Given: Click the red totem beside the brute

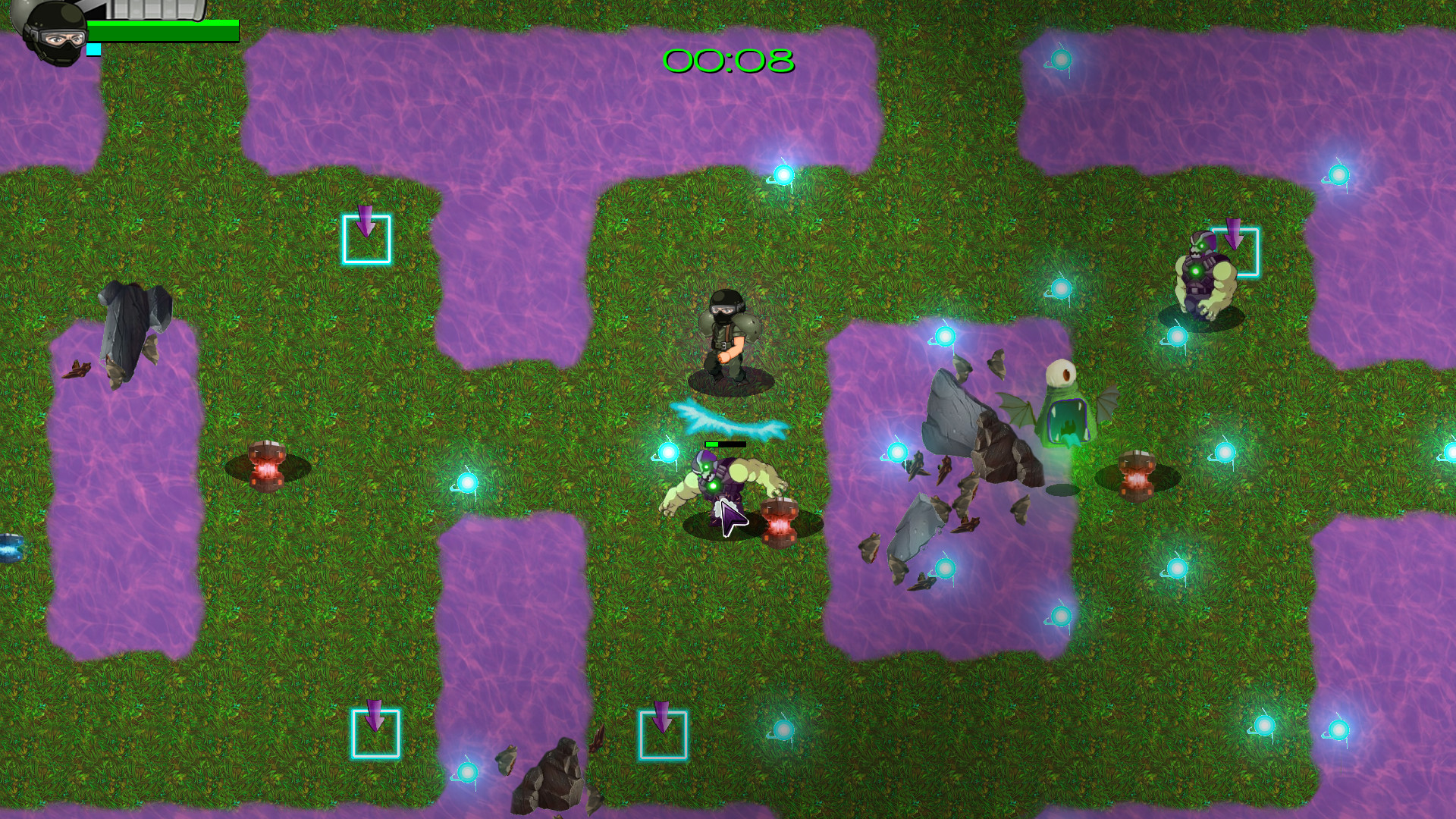Looking at the screenshot, I should pyautogui.click(x=781, y=523).
